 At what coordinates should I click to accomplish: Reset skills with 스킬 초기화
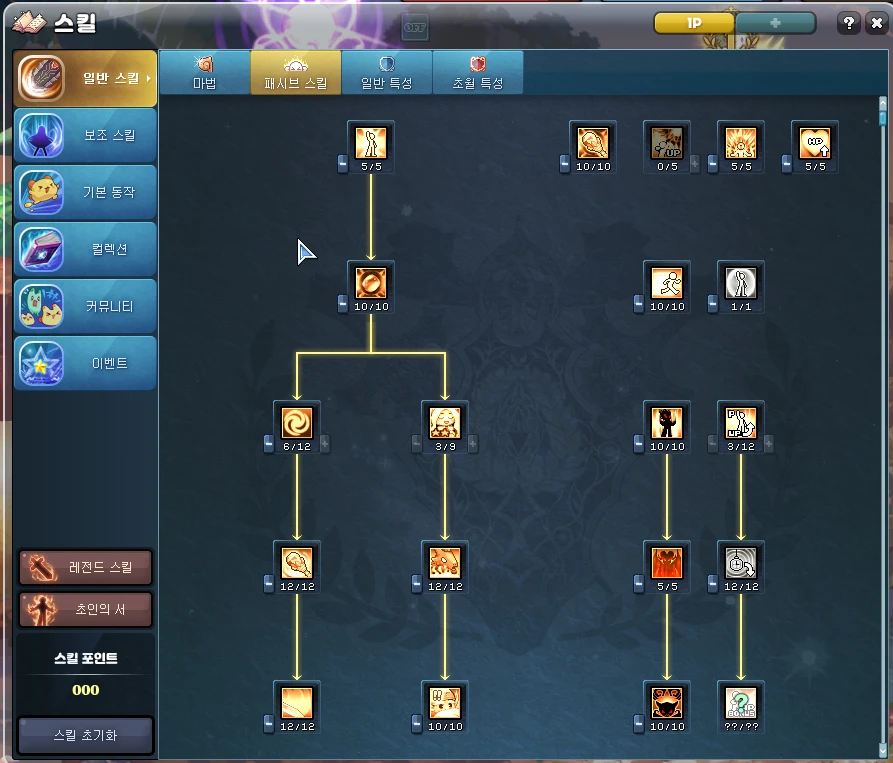(86, 735)
